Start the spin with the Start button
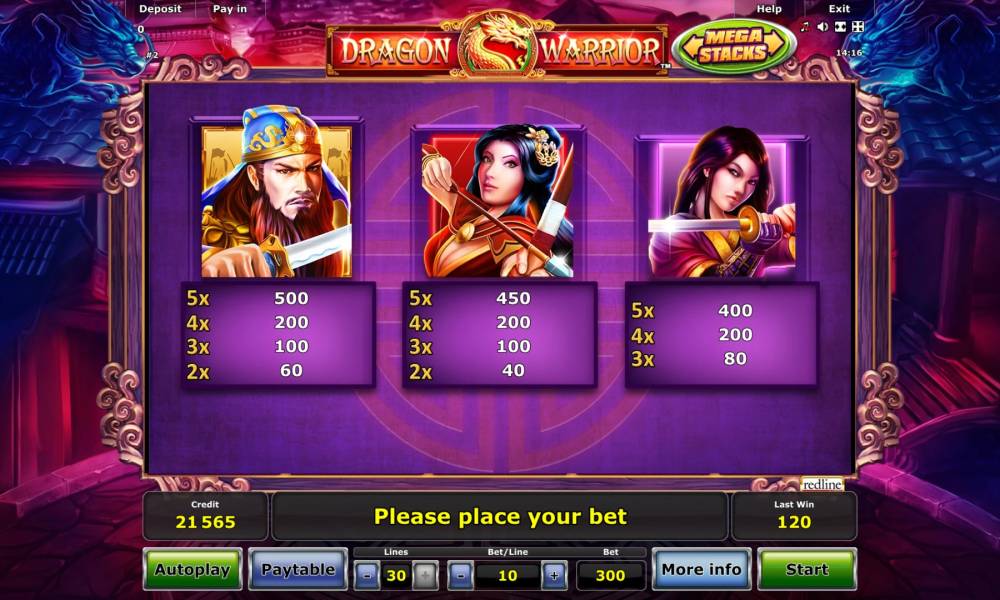This screenshot has height=600, width=1000. pos(806,570)
